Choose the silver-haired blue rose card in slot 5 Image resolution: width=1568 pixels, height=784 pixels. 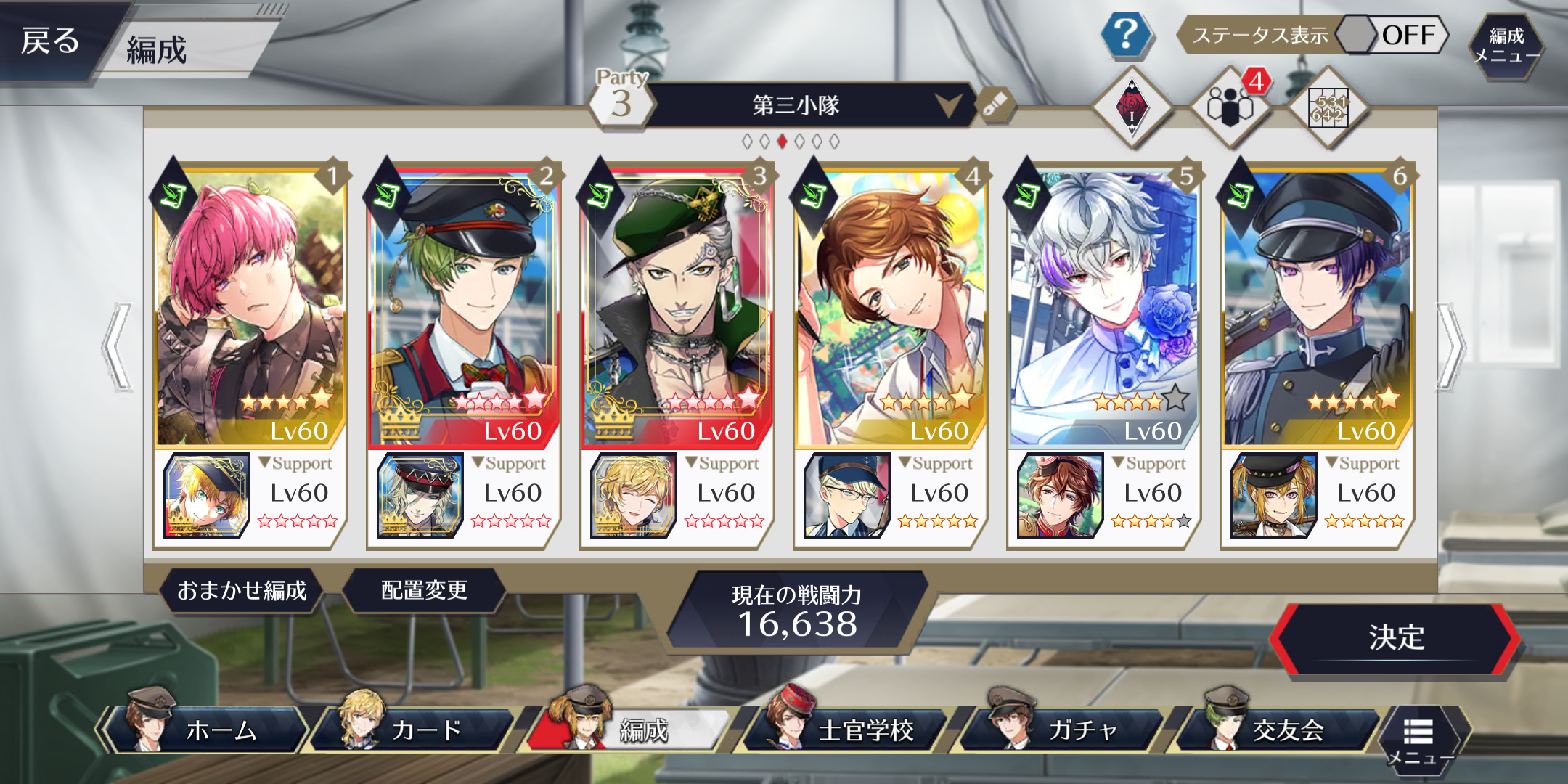point(1103,305)
